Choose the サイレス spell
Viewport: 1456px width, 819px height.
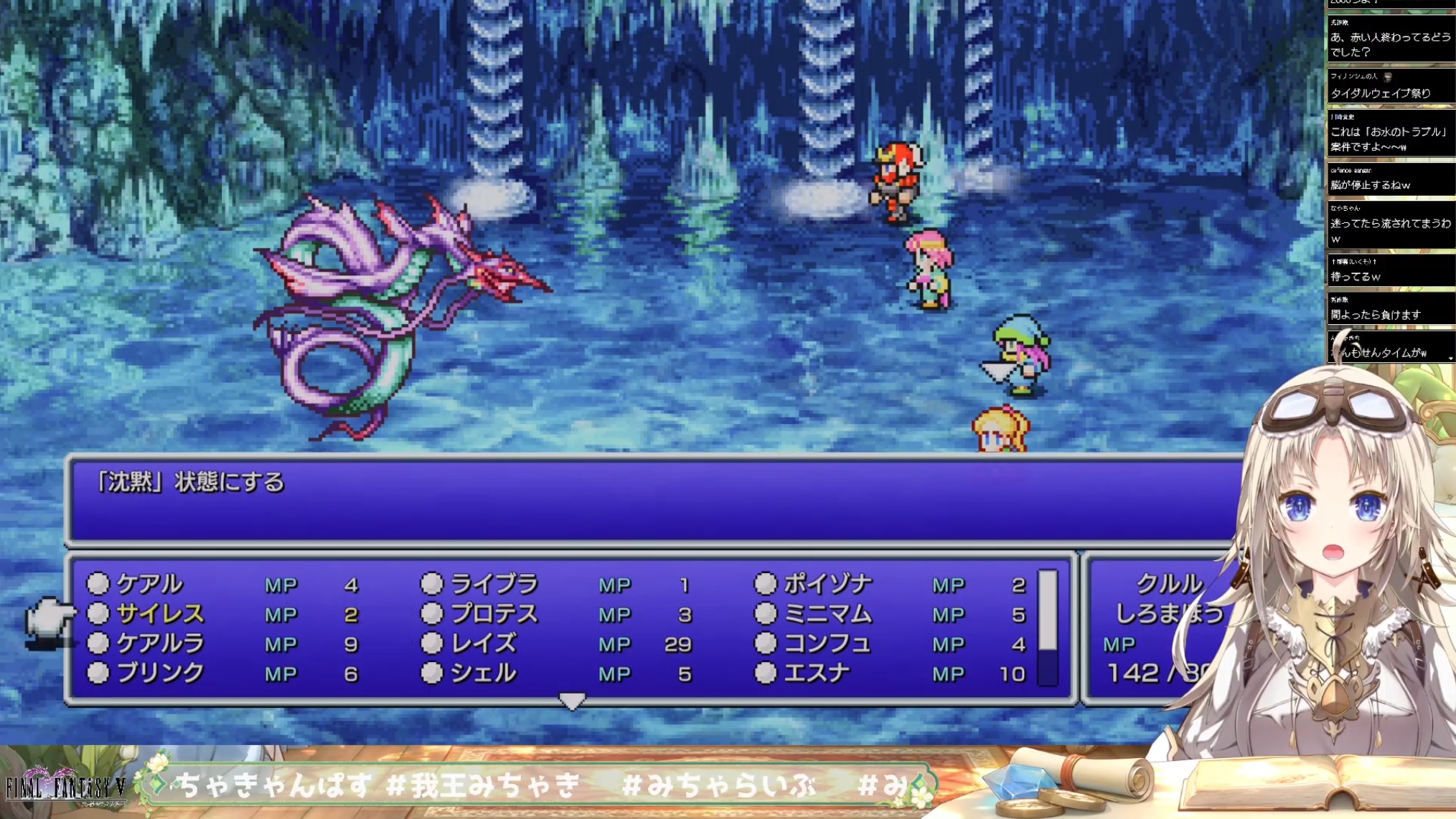(x=159, y=615)
